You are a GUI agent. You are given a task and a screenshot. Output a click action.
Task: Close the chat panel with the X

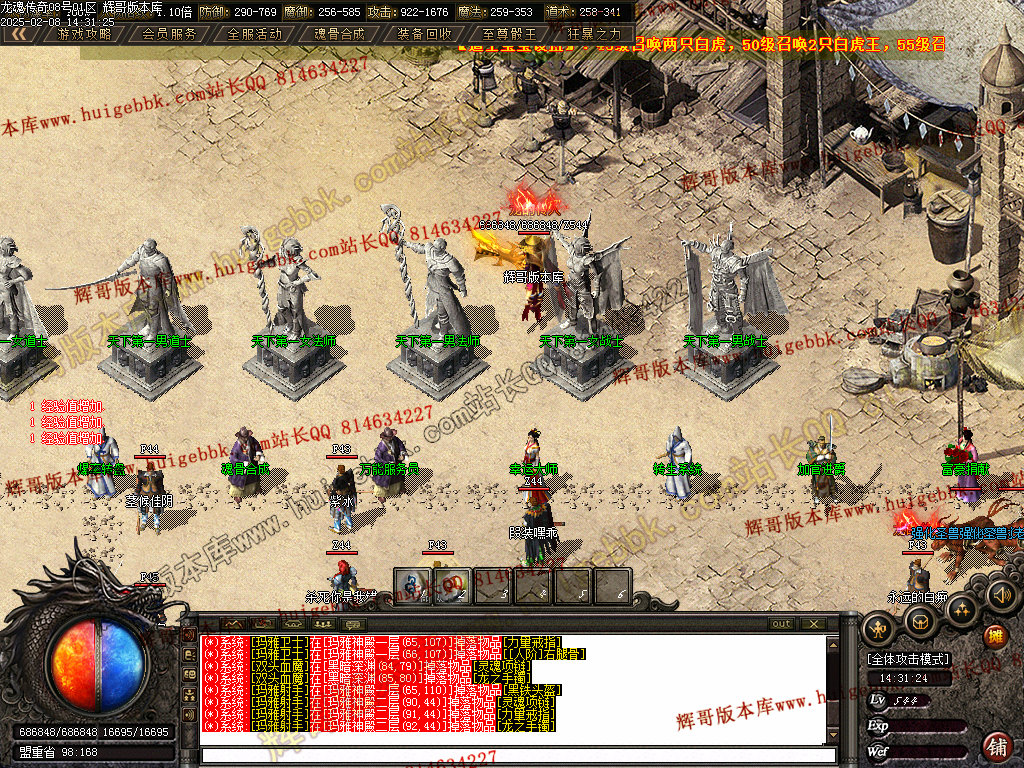[815, 623]
